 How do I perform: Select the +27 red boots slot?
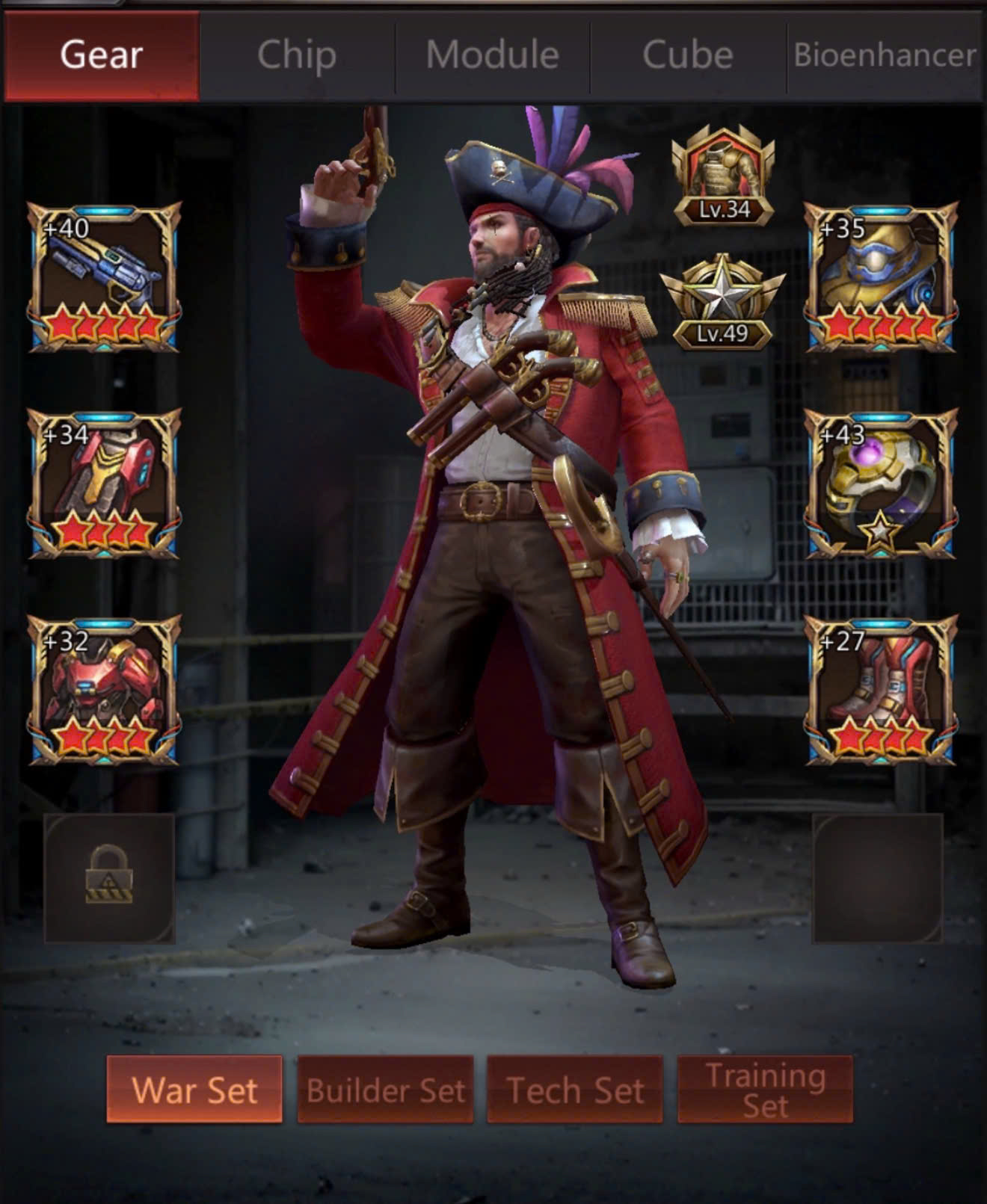coord(880,690)
